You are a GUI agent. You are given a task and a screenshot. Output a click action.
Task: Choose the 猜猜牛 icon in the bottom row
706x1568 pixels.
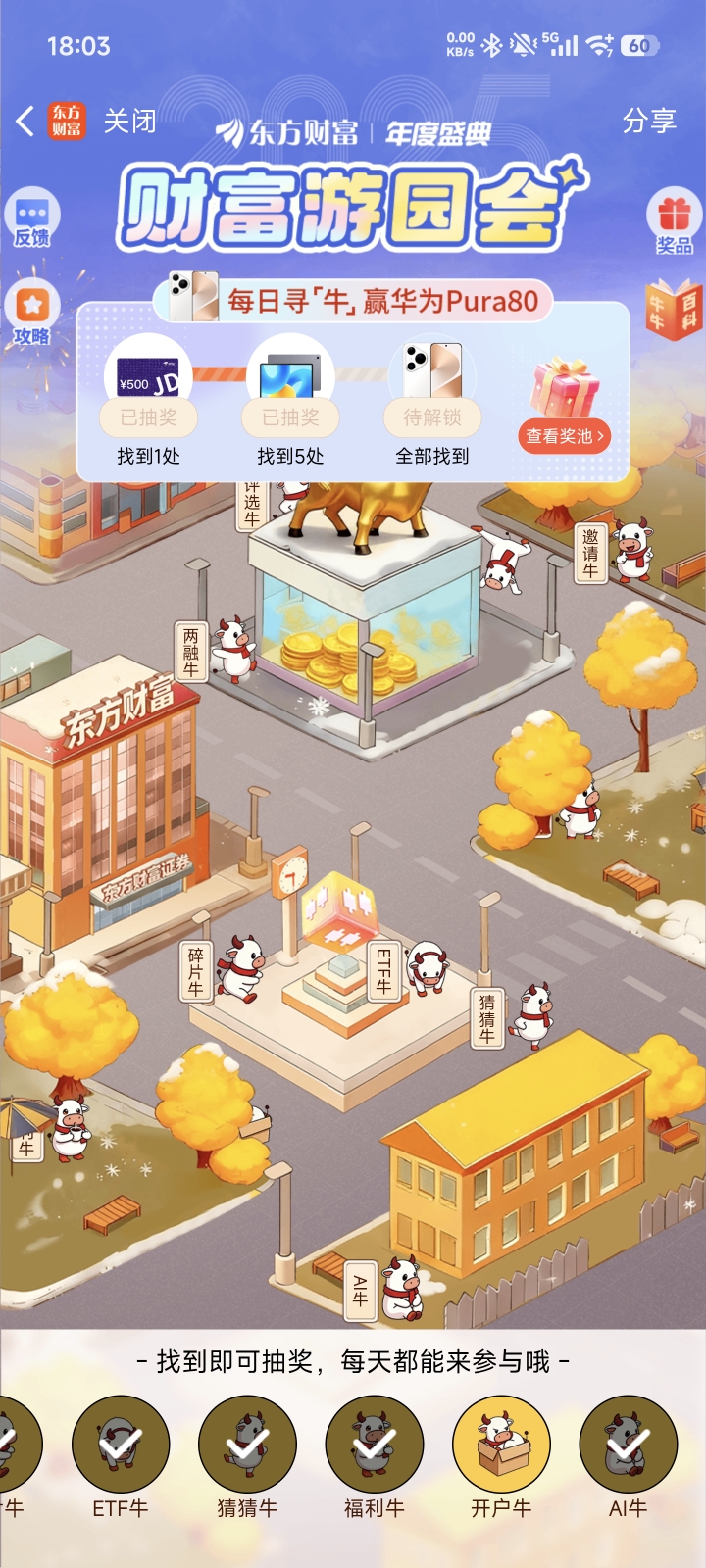coord(247,1445)
